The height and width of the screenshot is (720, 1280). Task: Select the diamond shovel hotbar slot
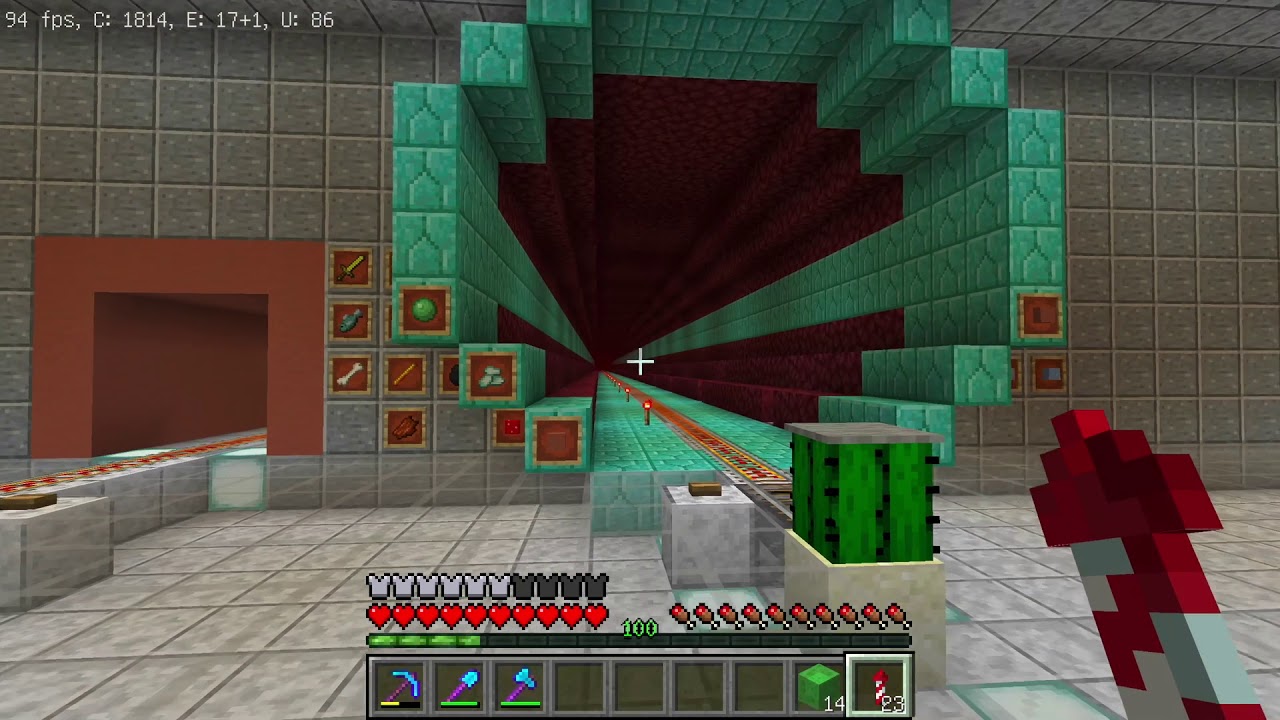pos(460,684)
